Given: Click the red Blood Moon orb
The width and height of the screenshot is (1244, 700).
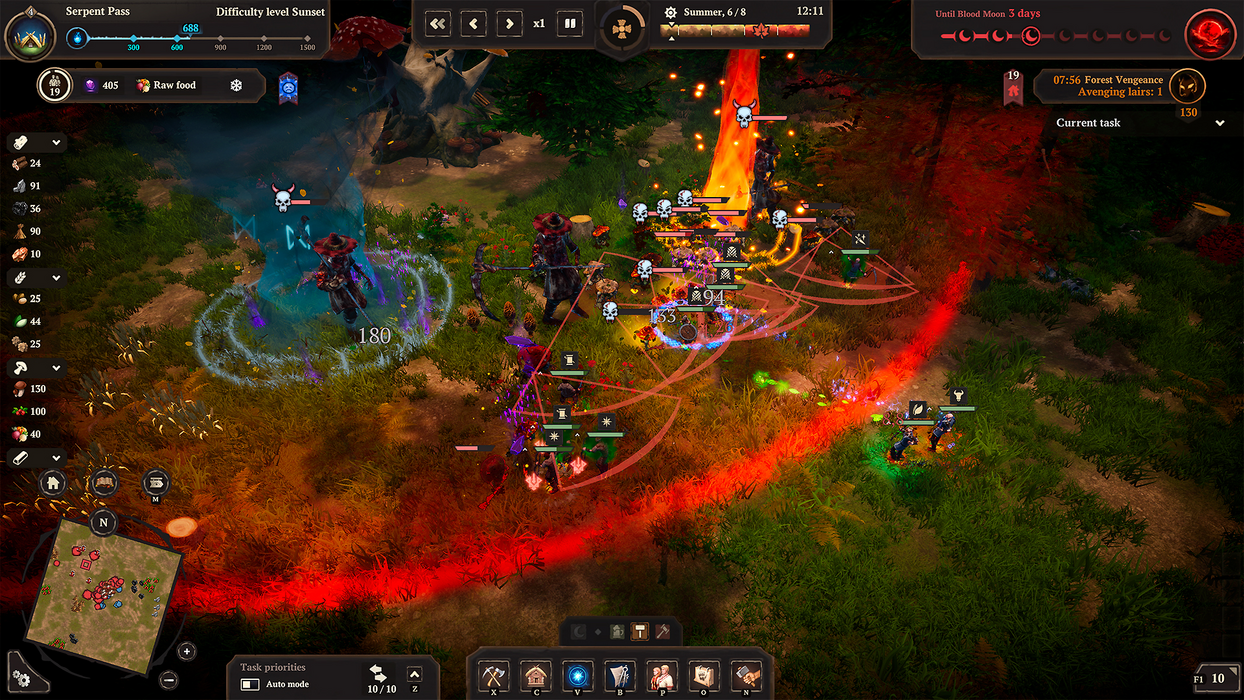Looking at the screenshot, I should (x=1209, y=35).
